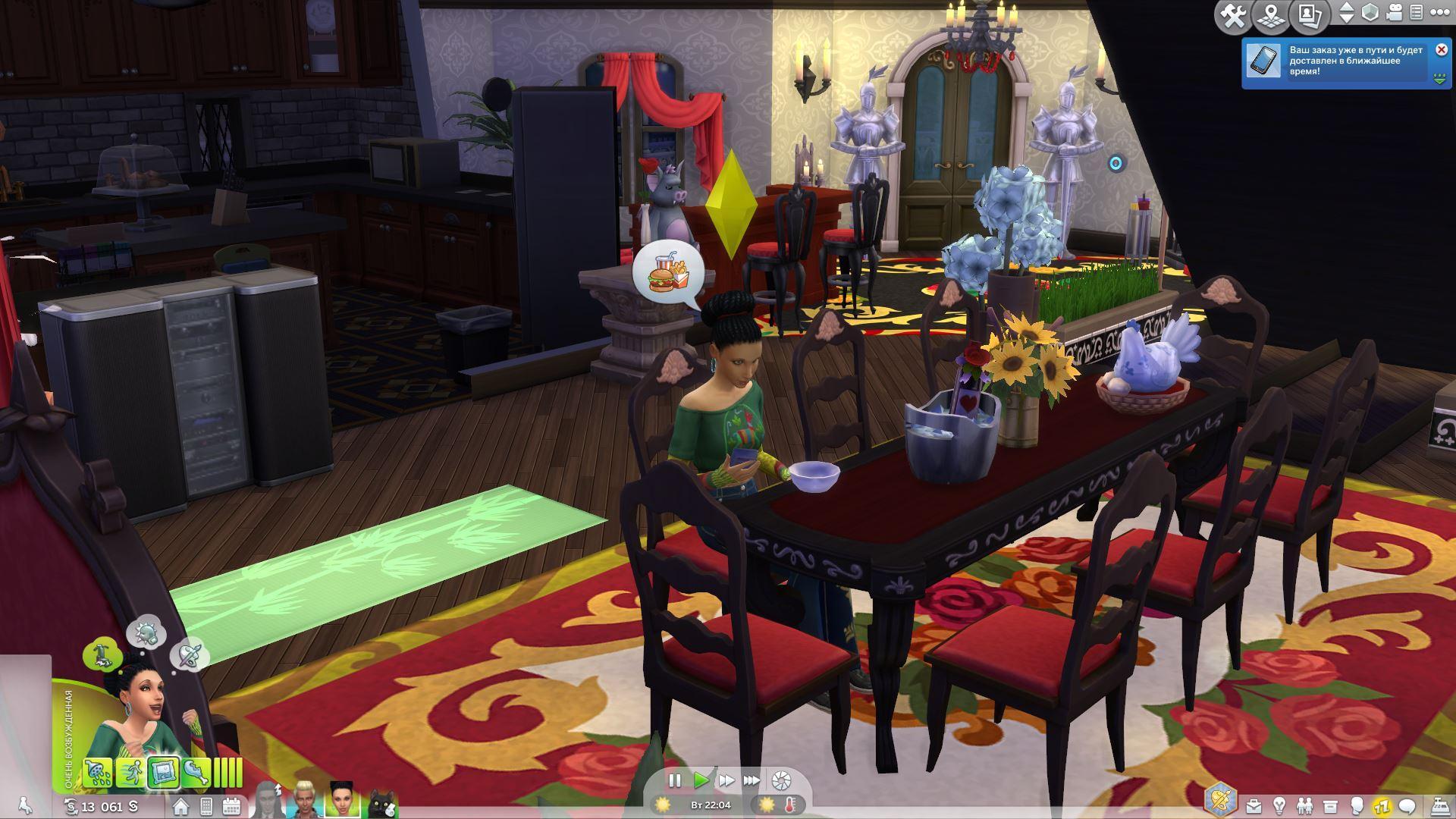Pause the game
This screenshot has width=1456, height=819.
click(x=674, y=780)
